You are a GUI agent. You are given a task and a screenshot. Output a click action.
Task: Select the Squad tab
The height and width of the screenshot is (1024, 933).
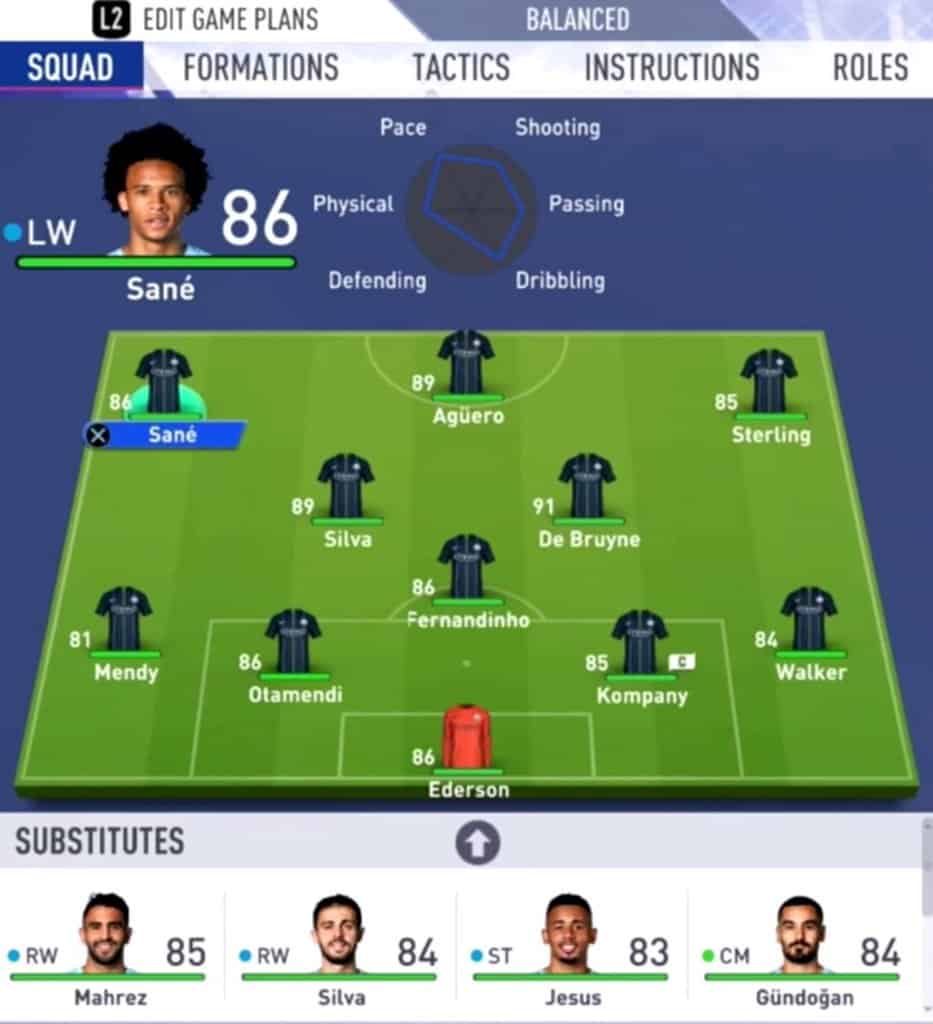pyautogui.click(x=70, y=68)
